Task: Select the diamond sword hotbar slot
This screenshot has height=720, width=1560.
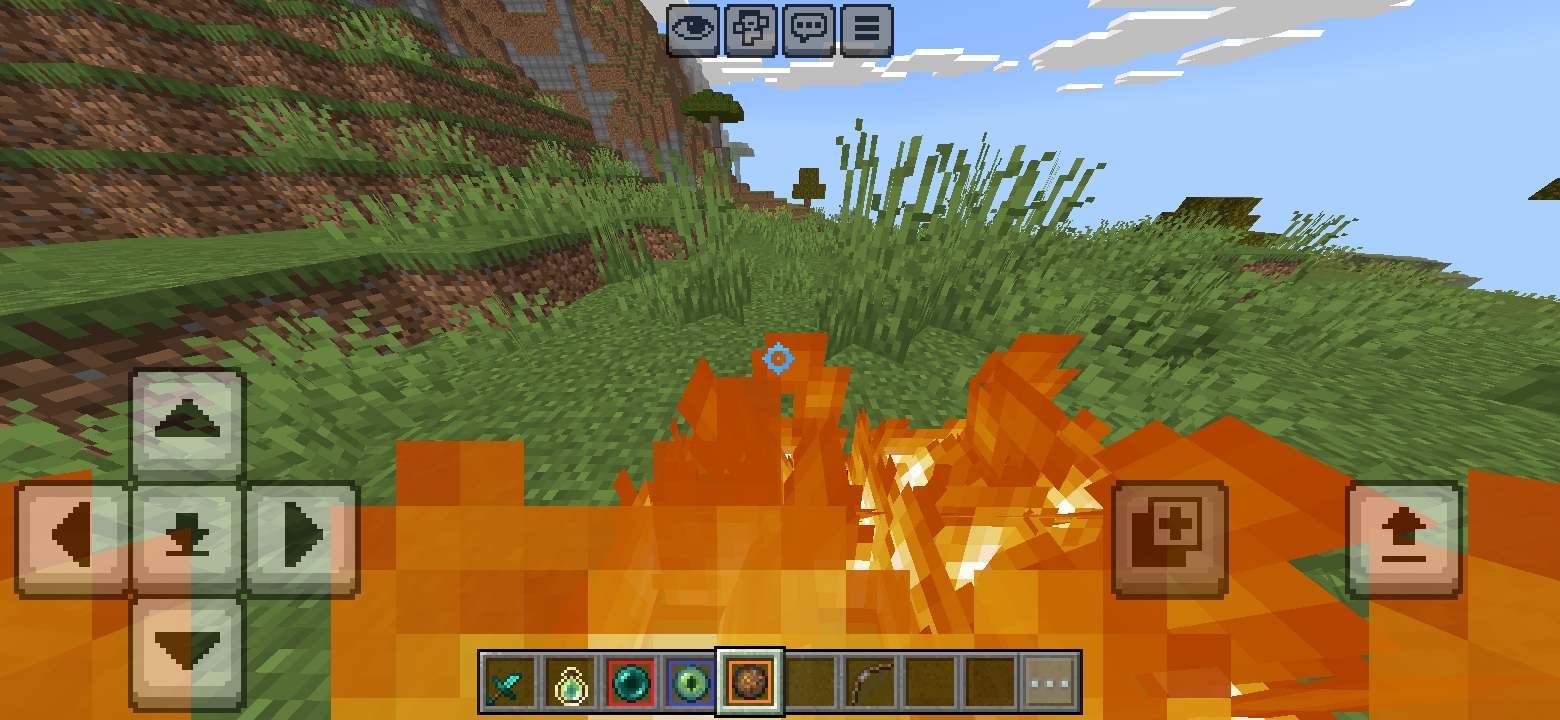Action: (509, 683)
